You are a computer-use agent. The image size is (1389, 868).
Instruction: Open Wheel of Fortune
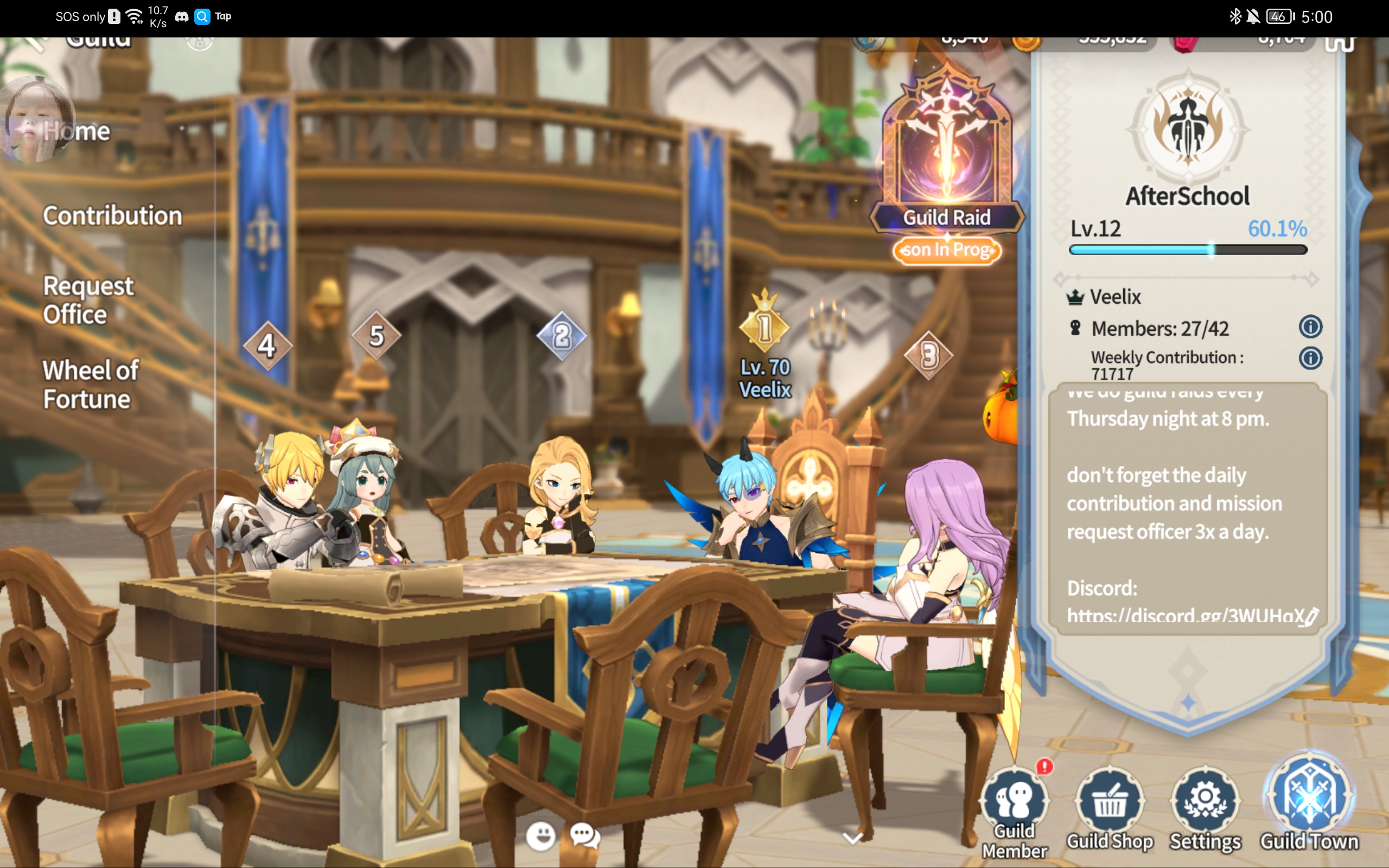pos(90,385)
